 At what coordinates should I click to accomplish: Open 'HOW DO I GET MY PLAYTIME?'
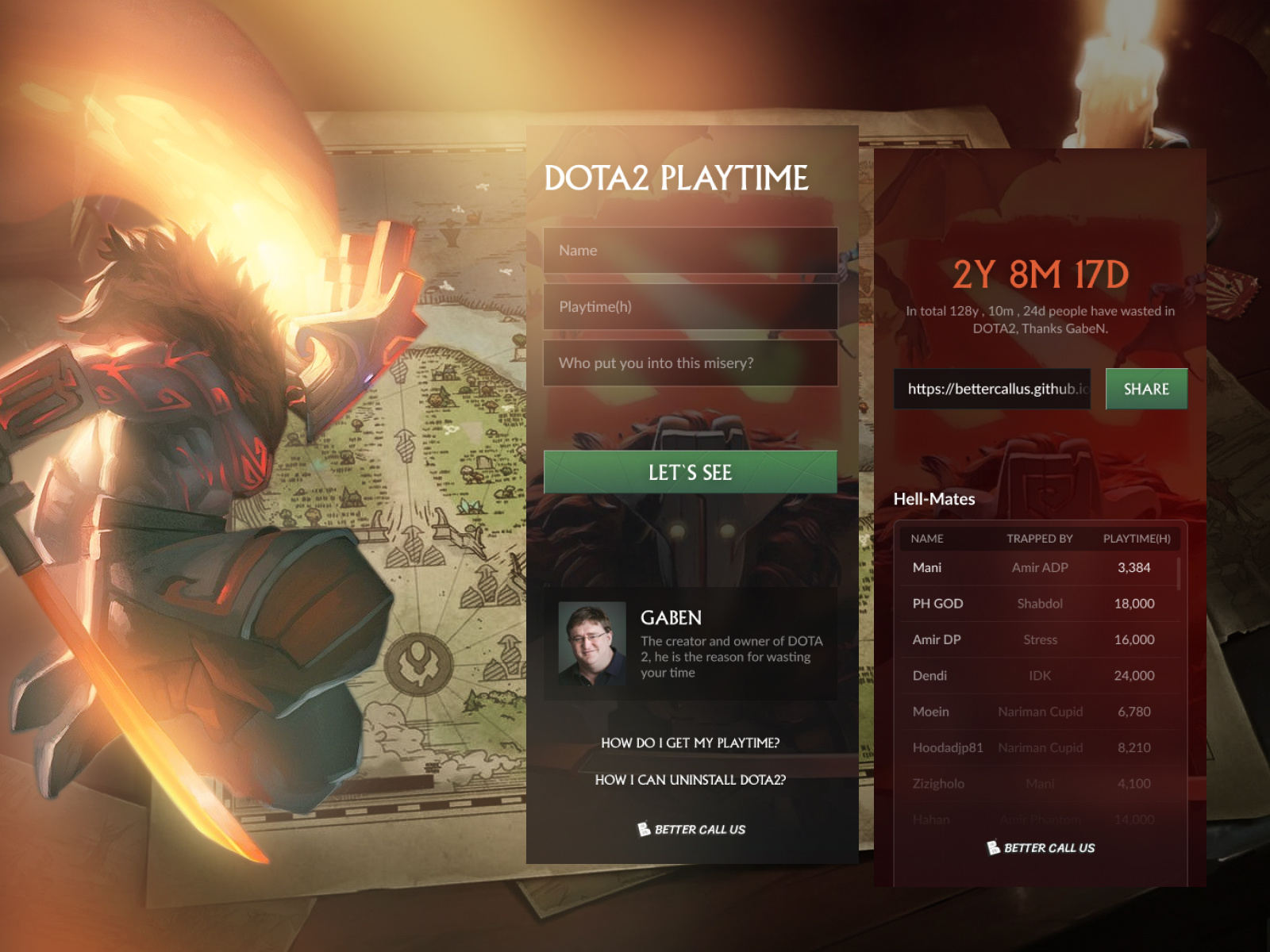click(689, 744)
